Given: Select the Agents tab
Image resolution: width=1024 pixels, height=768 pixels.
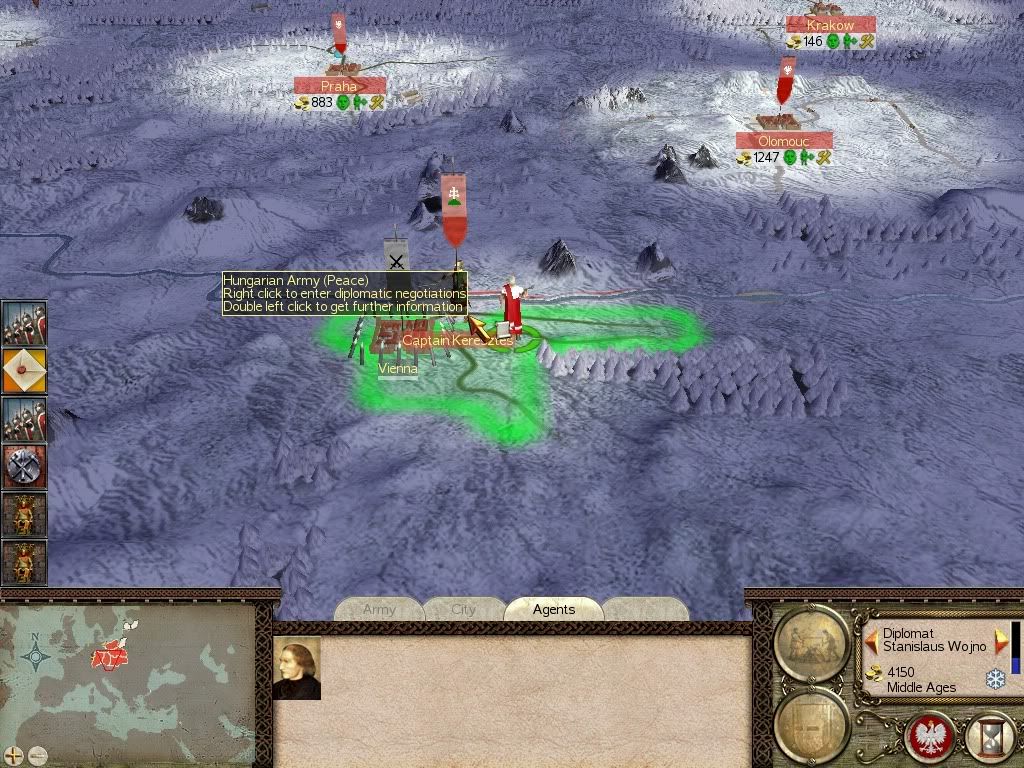Looking at the screenshot, I should click(553, 609).
